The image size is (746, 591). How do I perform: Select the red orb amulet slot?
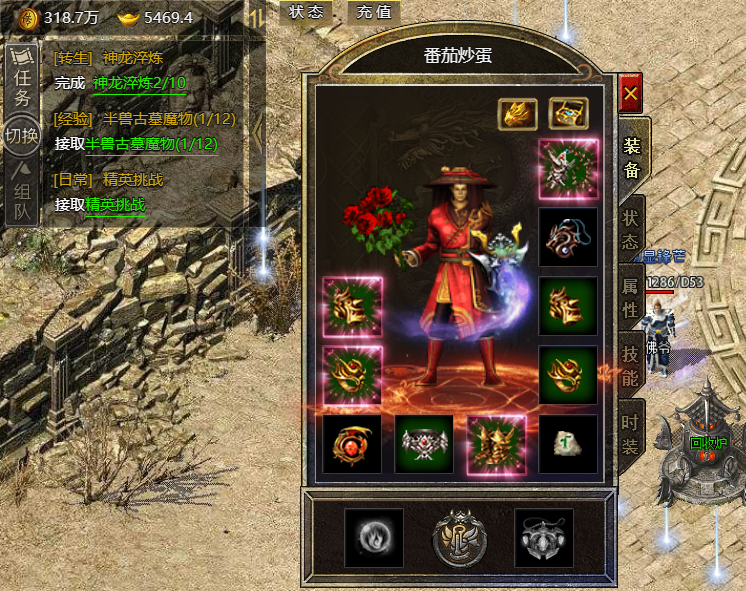[352, 444]
